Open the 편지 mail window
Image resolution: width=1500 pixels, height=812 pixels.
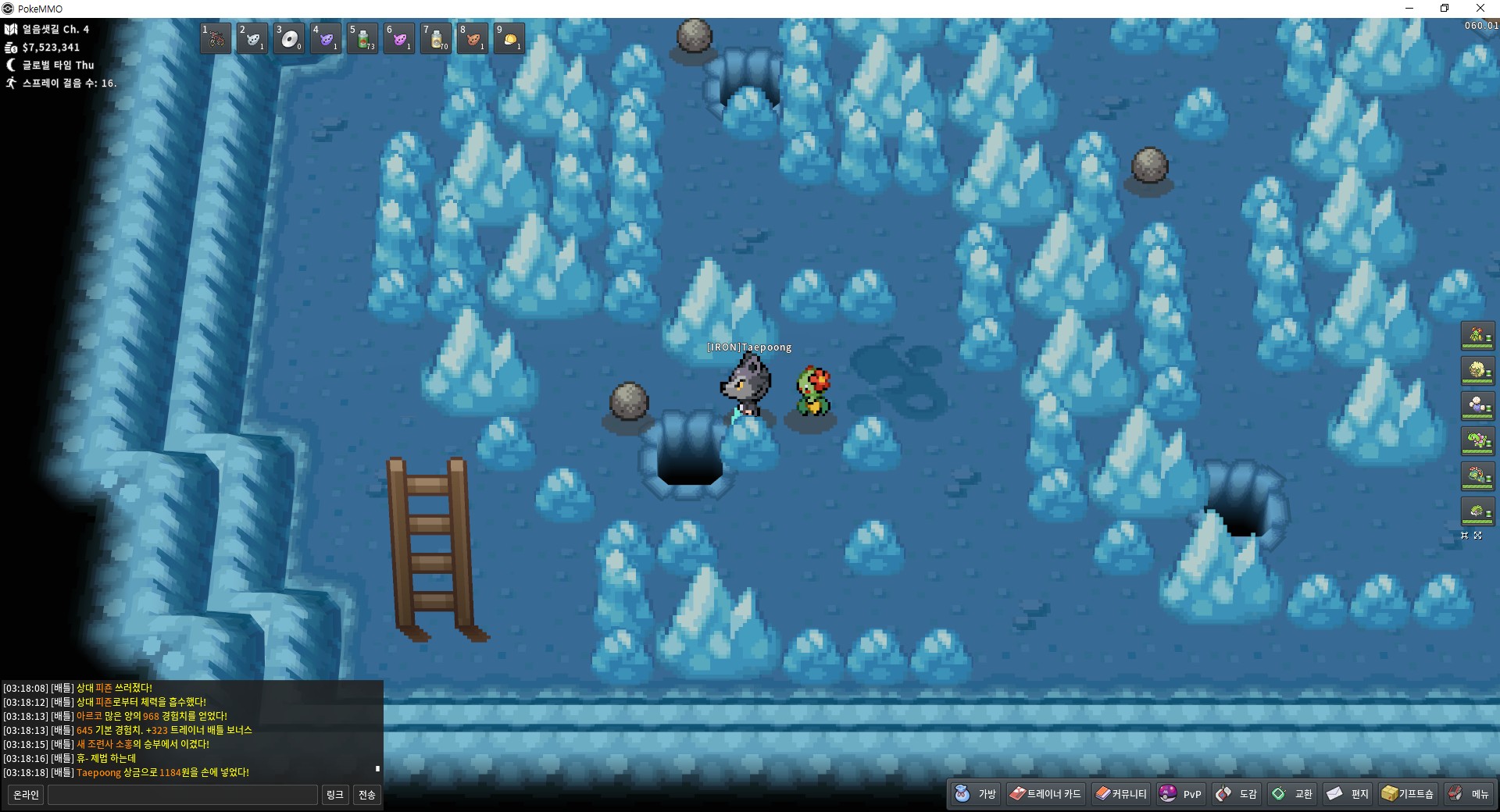click(x=1348, y=794)
